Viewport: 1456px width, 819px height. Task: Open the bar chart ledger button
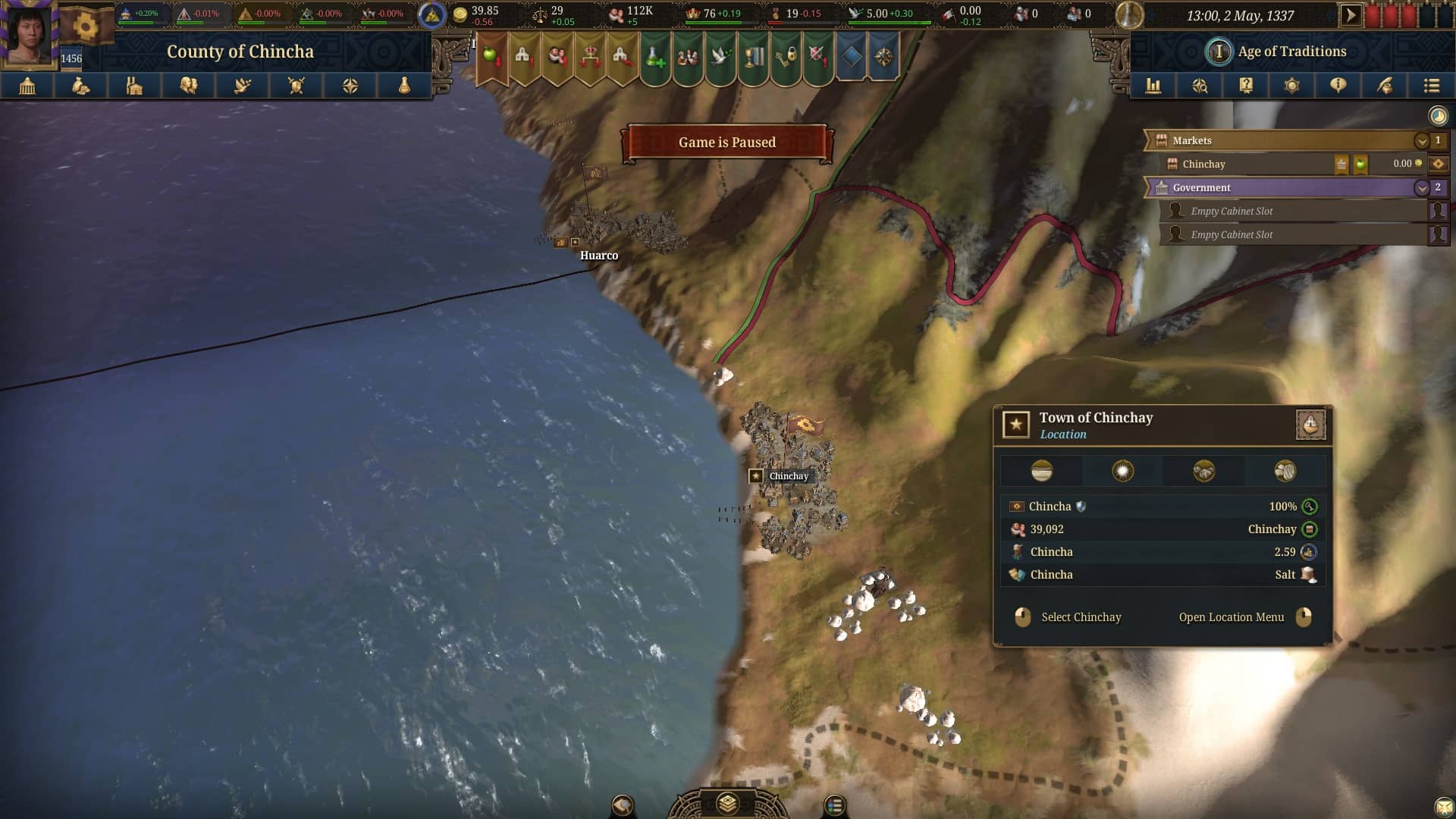point(1153,86)
